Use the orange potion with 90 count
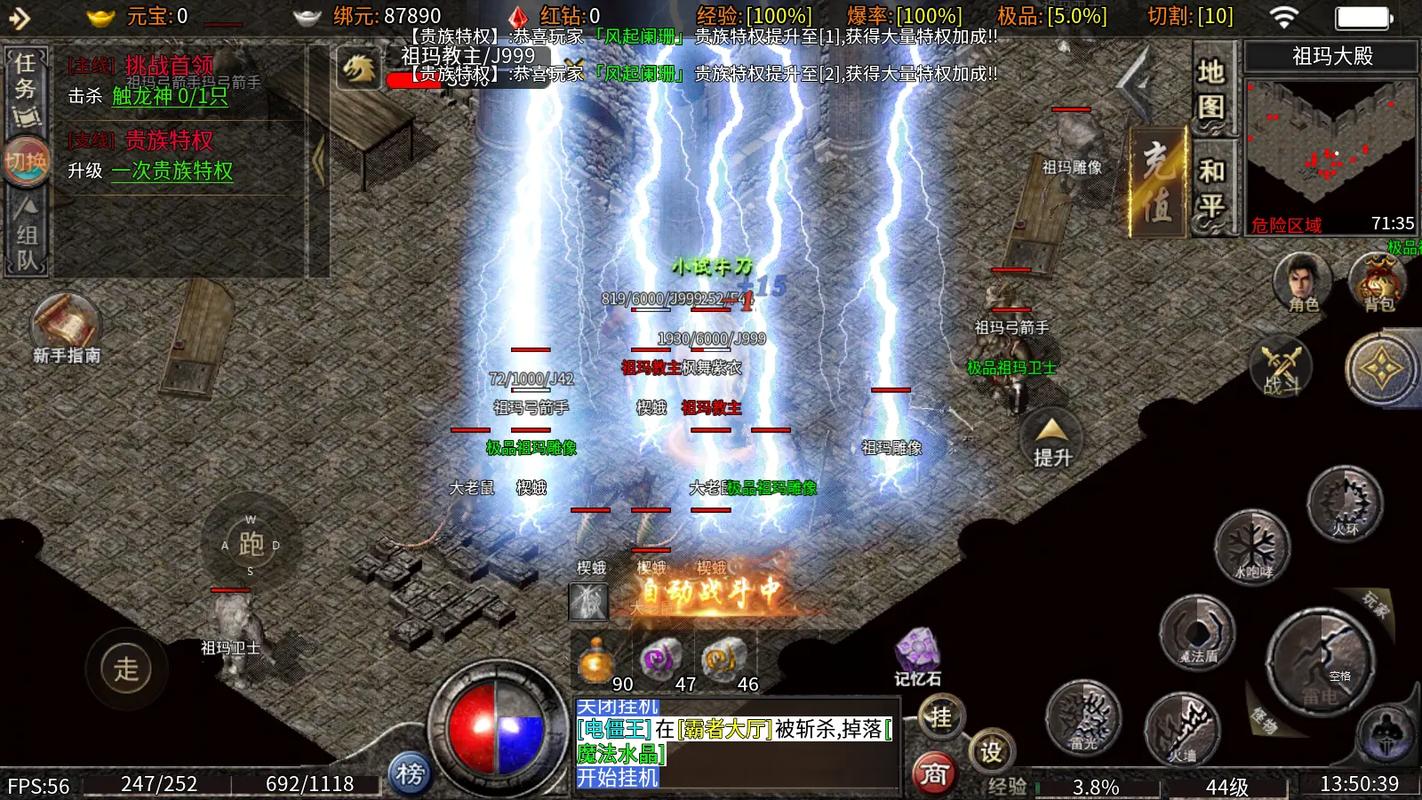This screenshot has width=1422, height=800. (597, 660)
